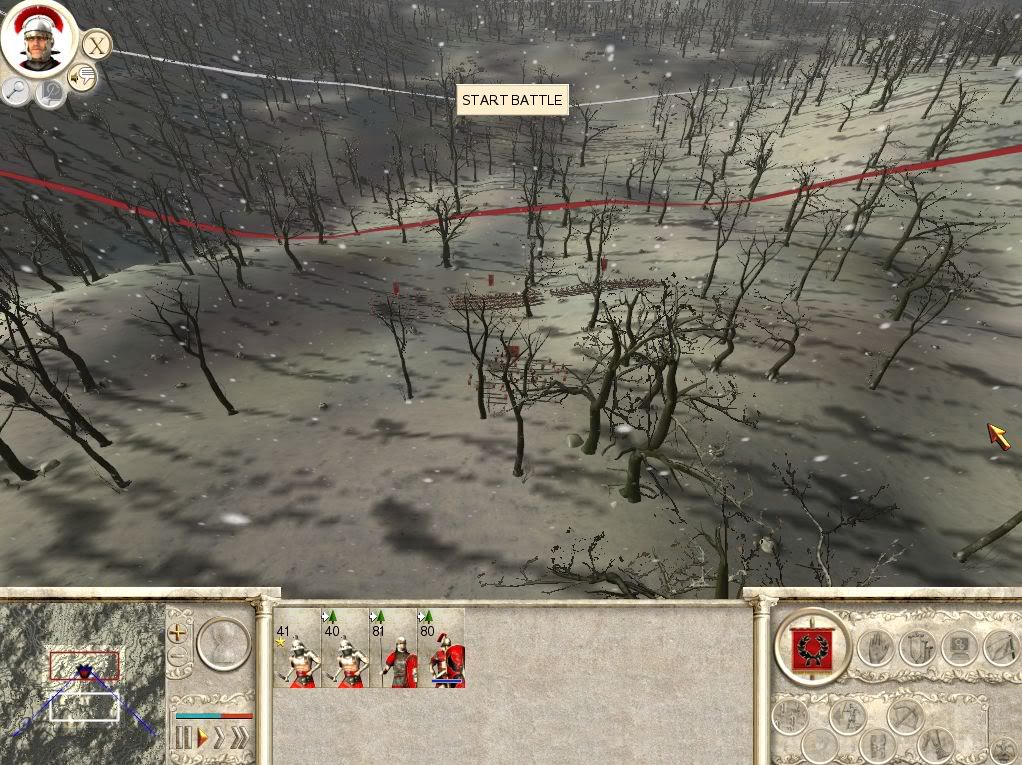Pause the game using the pause button
Screen dimensions: 1022x765
(183, 739)
